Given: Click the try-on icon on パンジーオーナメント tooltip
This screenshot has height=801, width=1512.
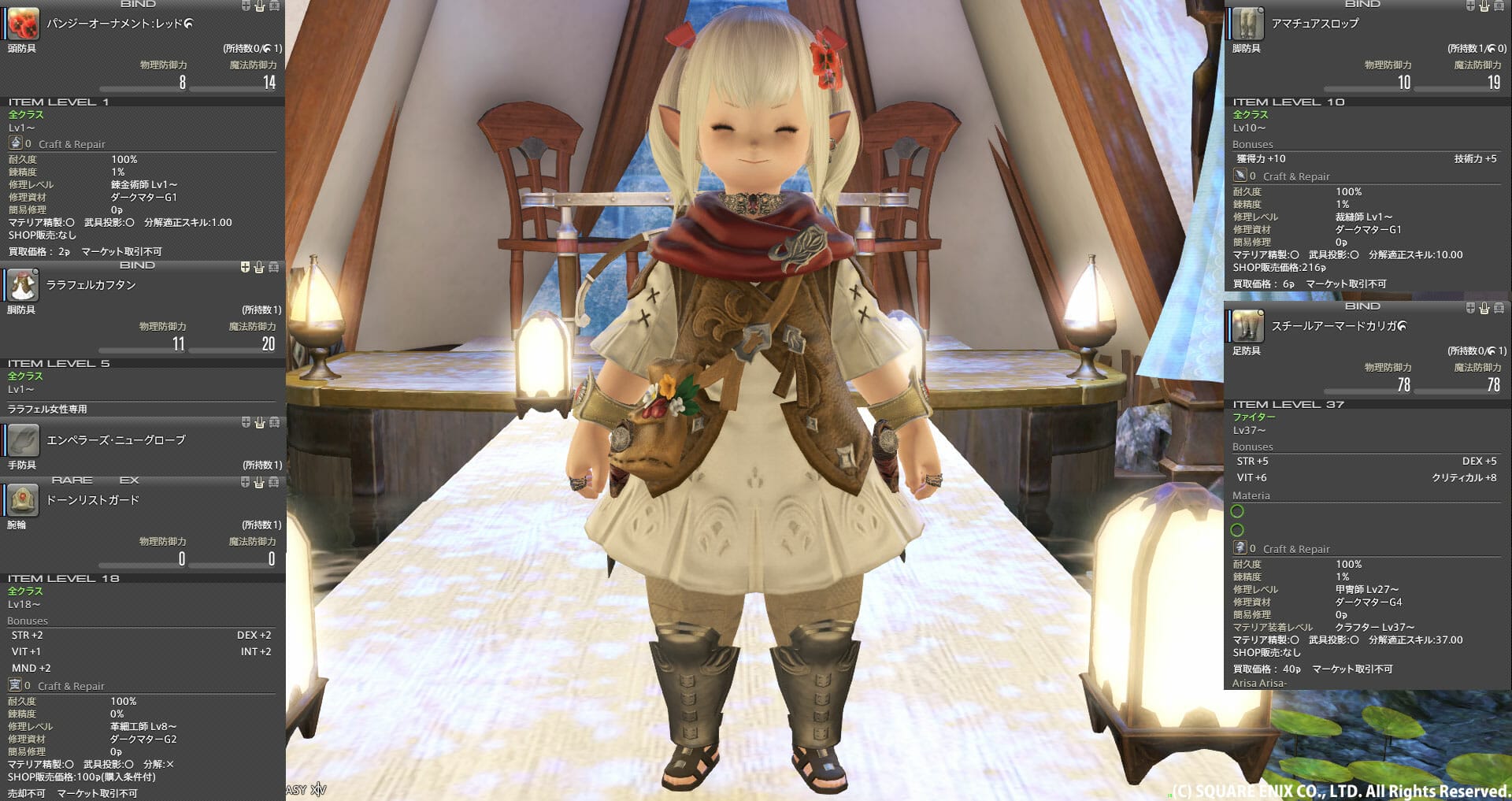Looking at the screenshot, I should [x=258, y=6].
